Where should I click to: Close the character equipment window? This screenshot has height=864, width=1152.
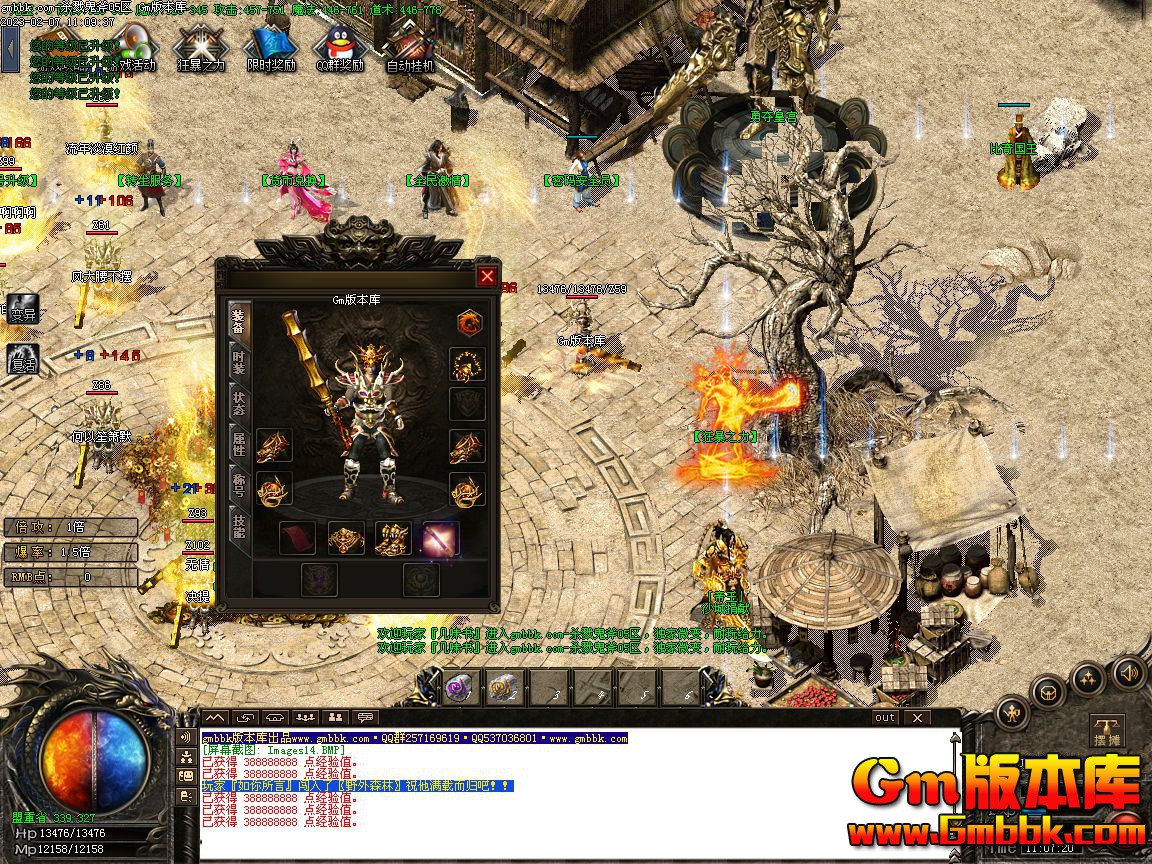point(487,276)
